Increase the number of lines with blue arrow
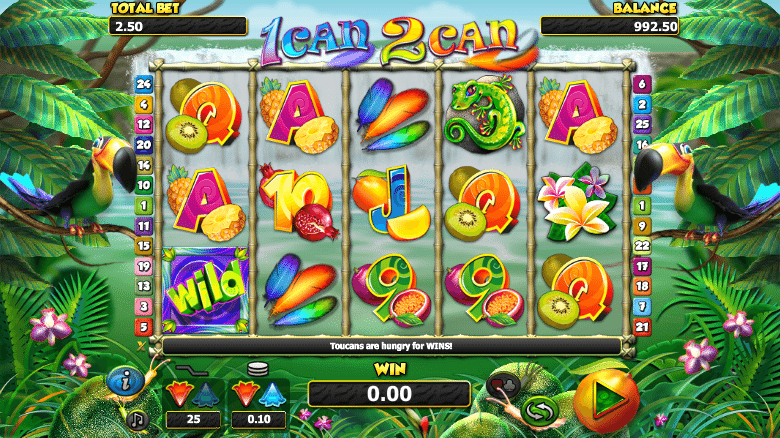 (x=206, y=391)
